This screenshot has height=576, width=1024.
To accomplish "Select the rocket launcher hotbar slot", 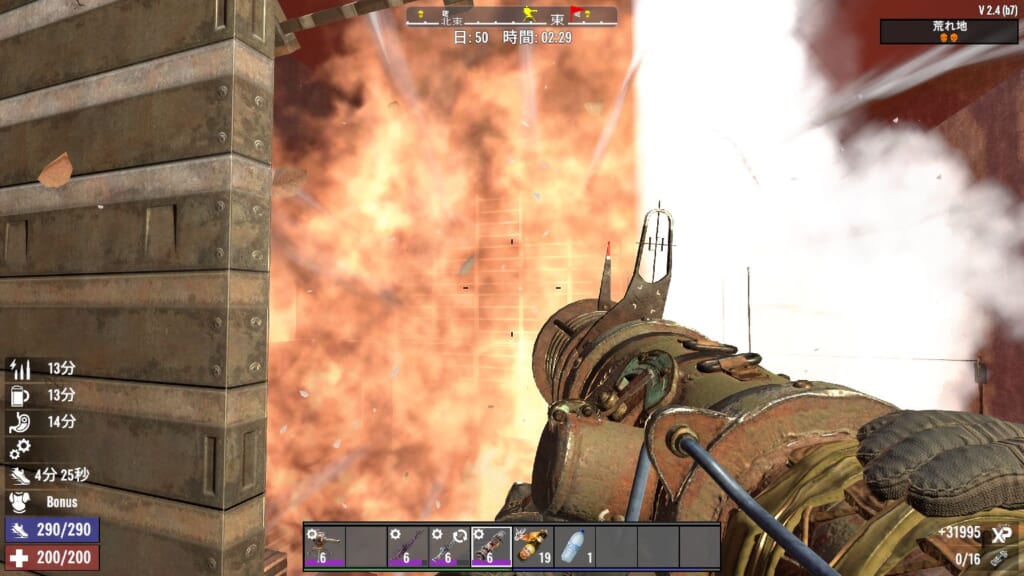I will pos(491,547).
